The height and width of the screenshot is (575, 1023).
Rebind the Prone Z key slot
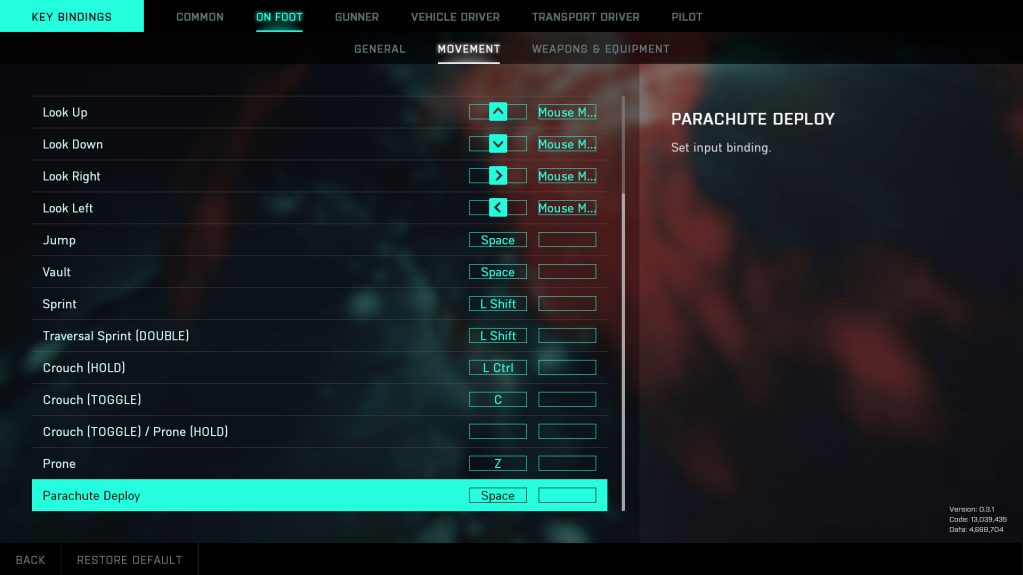click(x=498, y=464)
